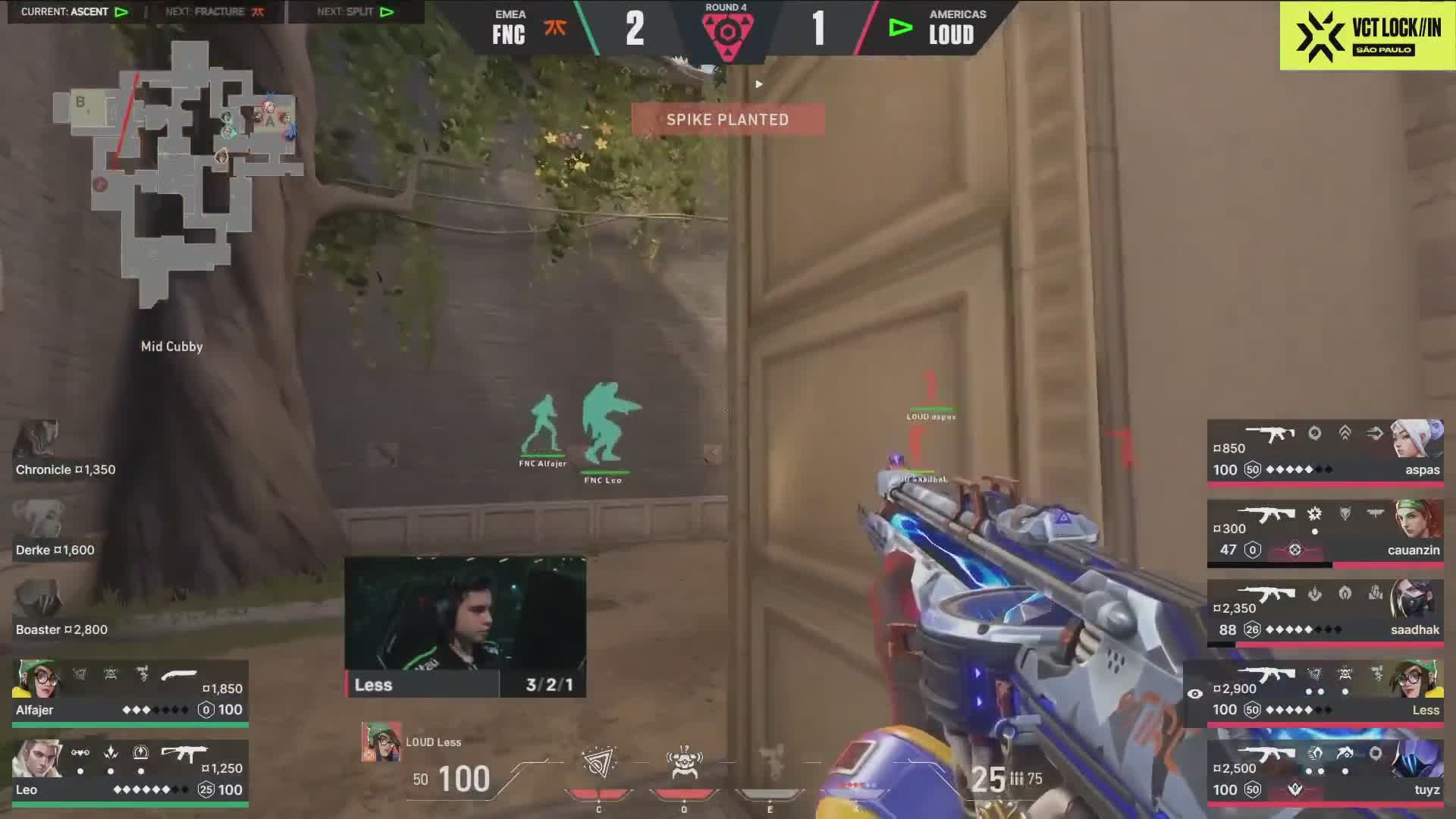Pick Alfajer's player card
Viewport: 1456px width, 819px height.
click(130, 692)
